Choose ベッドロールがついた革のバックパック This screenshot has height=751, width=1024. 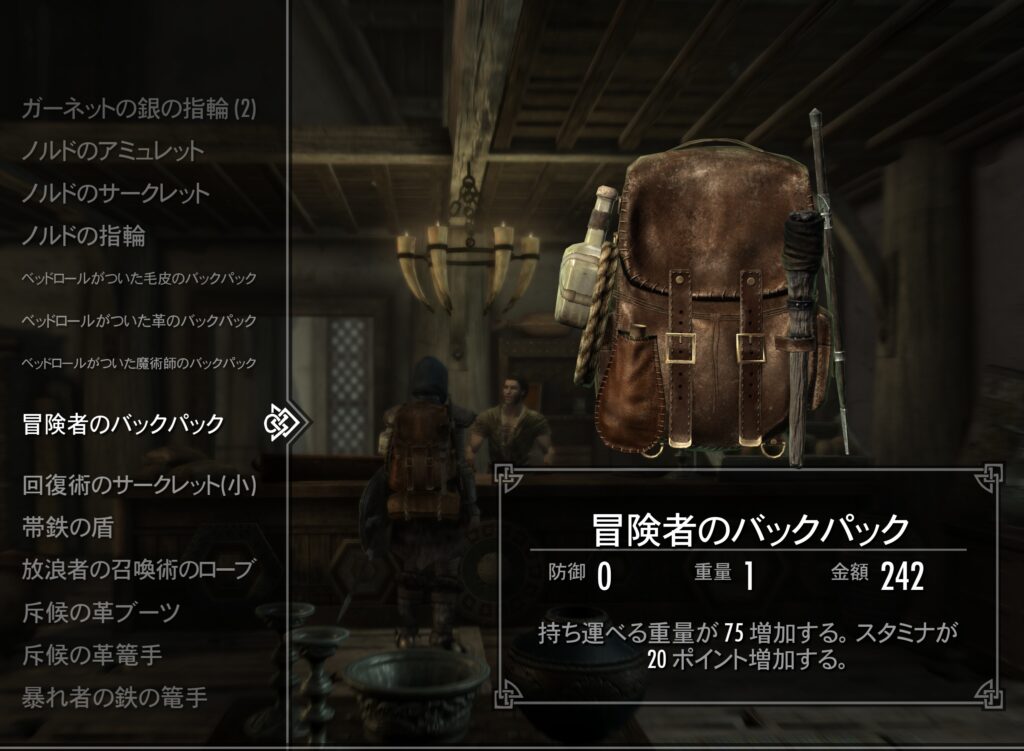pos(139,320)
